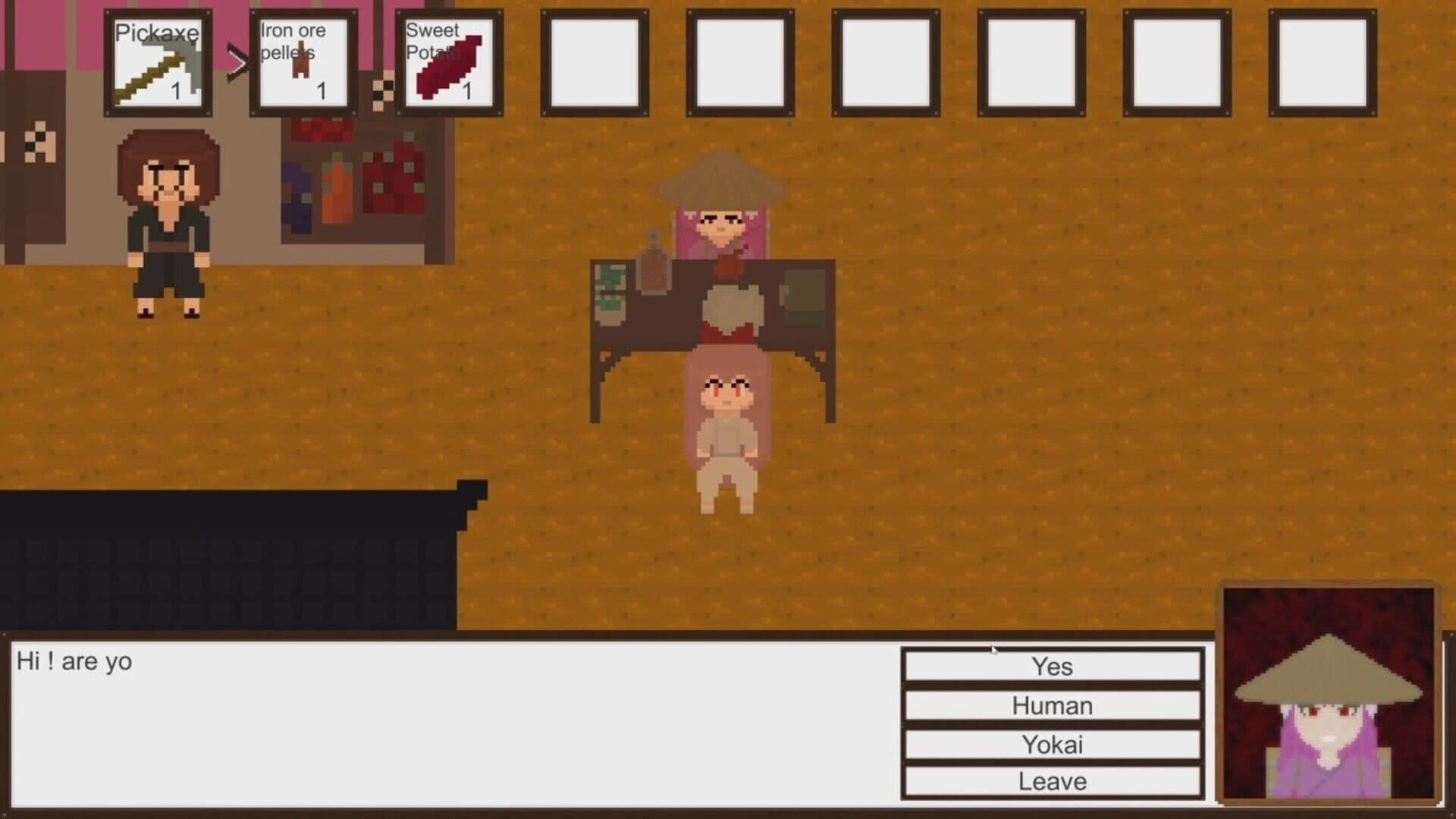Choose Leave to end the conversation
The height and width of the screenshot is (819, 1456).
coord(1053,781)
